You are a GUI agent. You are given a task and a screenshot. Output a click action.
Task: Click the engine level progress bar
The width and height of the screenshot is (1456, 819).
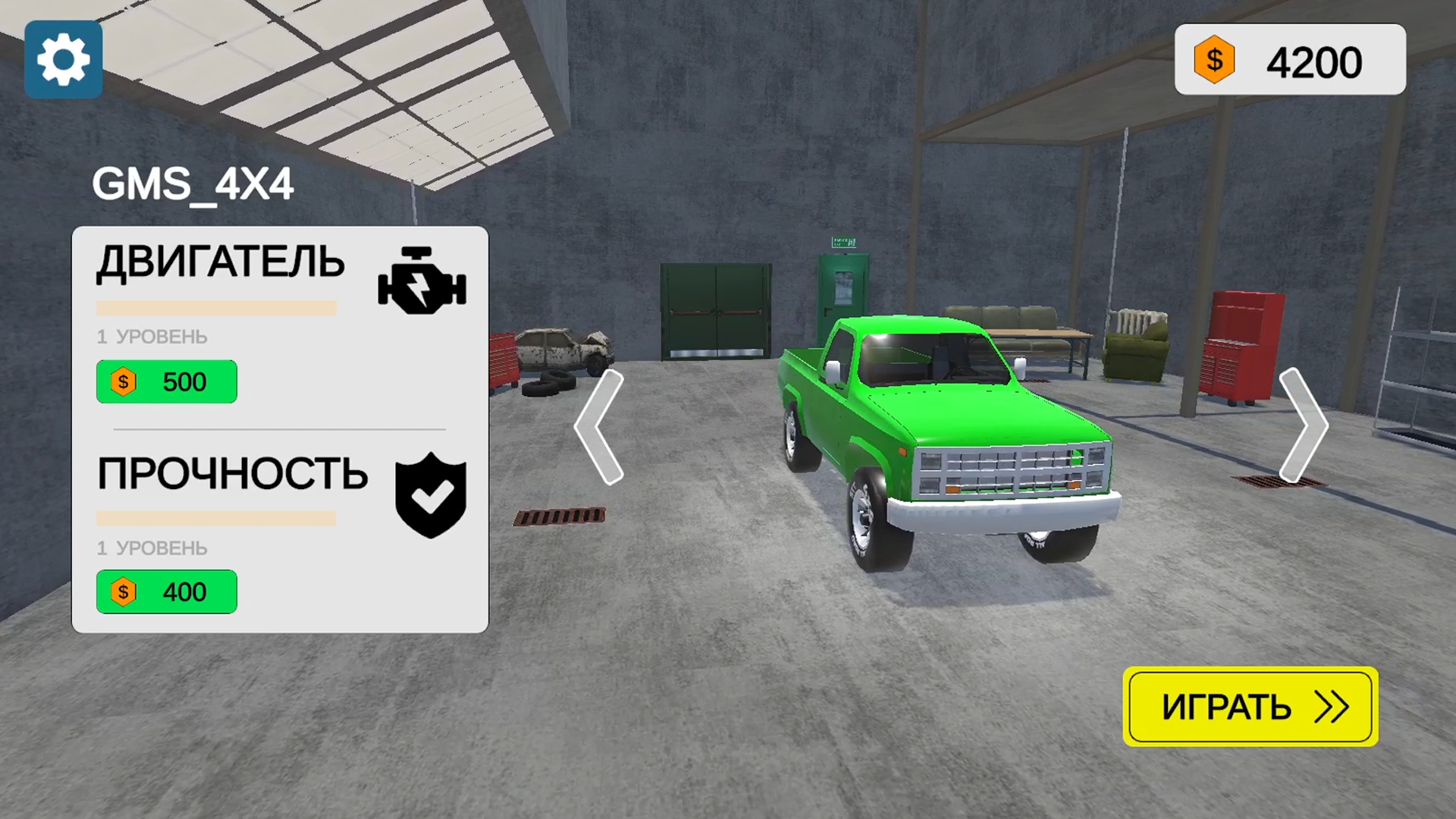click(215, 307)
